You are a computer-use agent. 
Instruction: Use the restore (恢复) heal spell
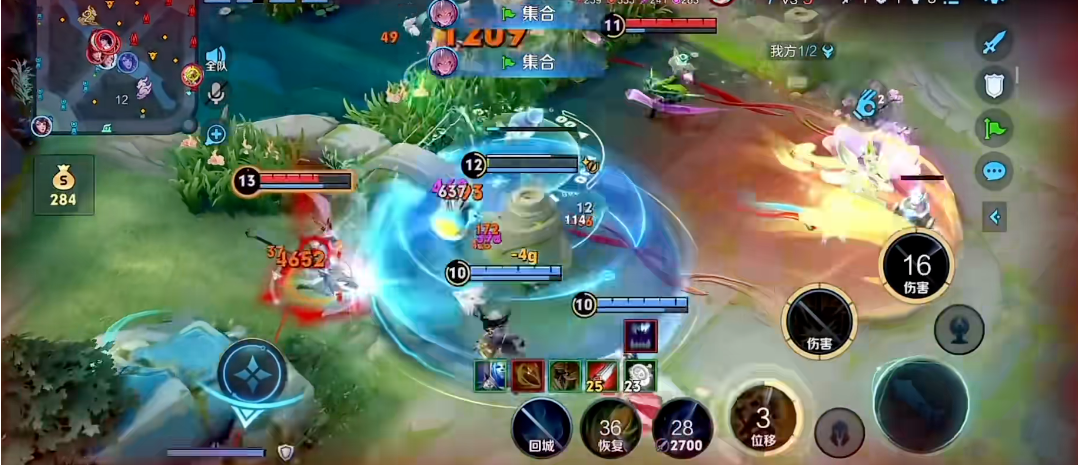click(x=611, y=428)
